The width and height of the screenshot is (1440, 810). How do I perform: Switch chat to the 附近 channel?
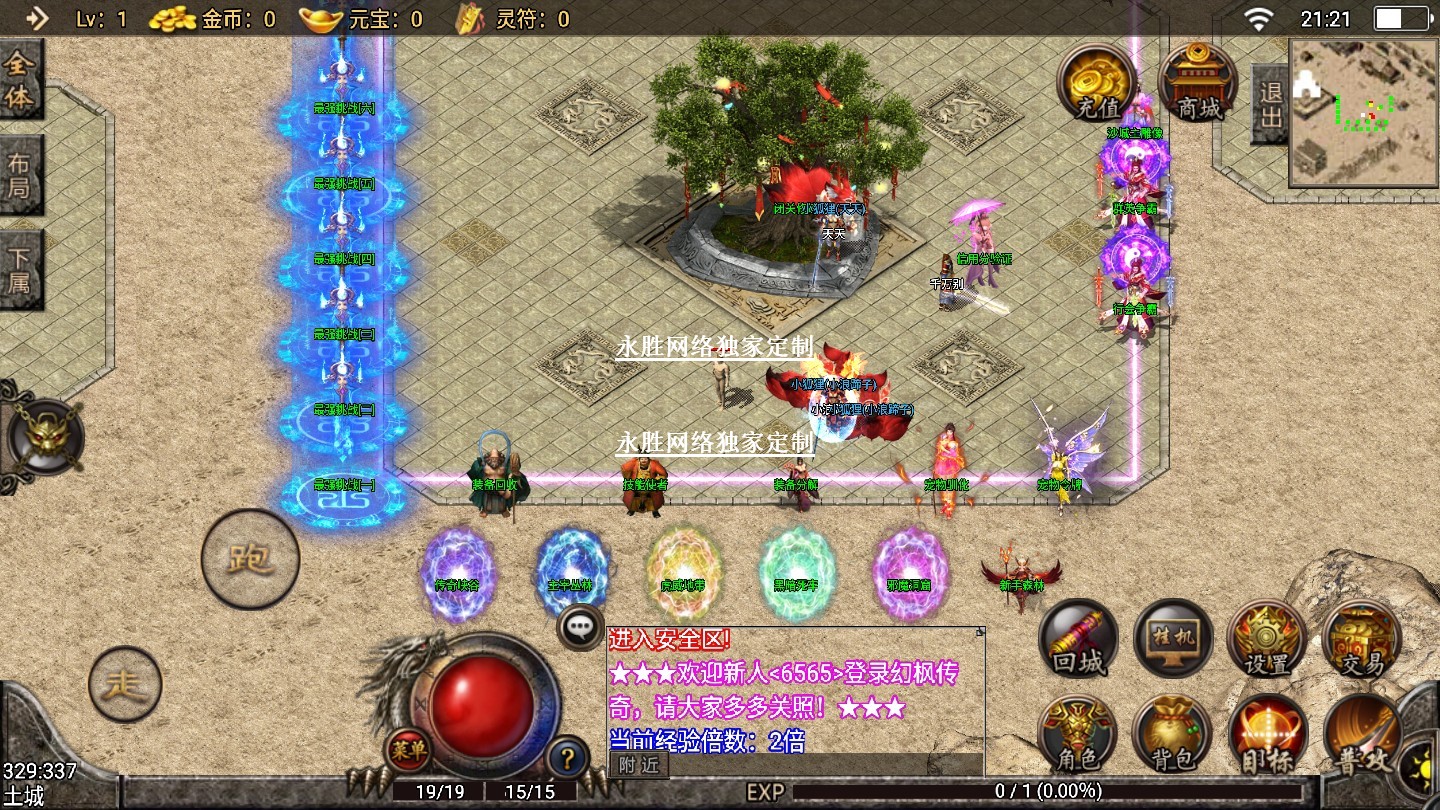638,765
